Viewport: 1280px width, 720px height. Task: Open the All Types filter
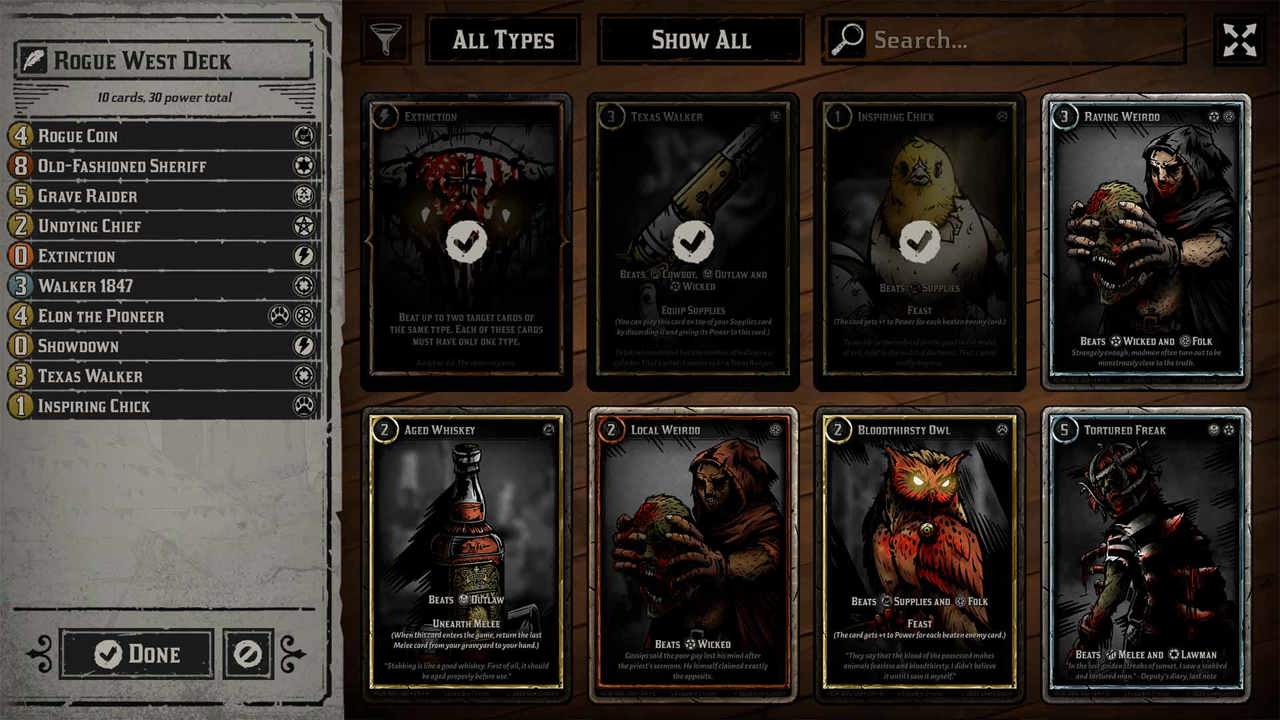[x=503, y=40]
